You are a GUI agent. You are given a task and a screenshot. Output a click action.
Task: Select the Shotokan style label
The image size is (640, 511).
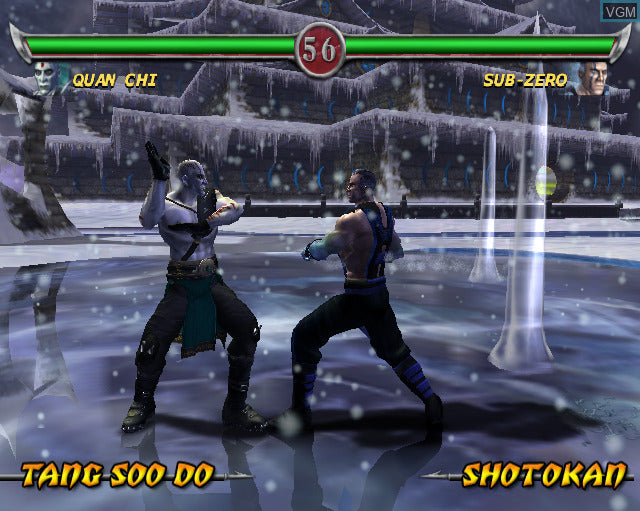[544, 475]
